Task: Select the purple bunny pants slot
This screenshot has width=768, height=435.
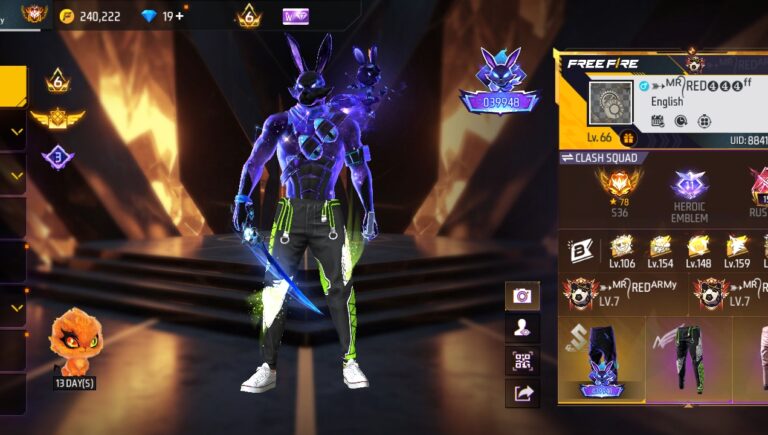Action: coord(601,360)
